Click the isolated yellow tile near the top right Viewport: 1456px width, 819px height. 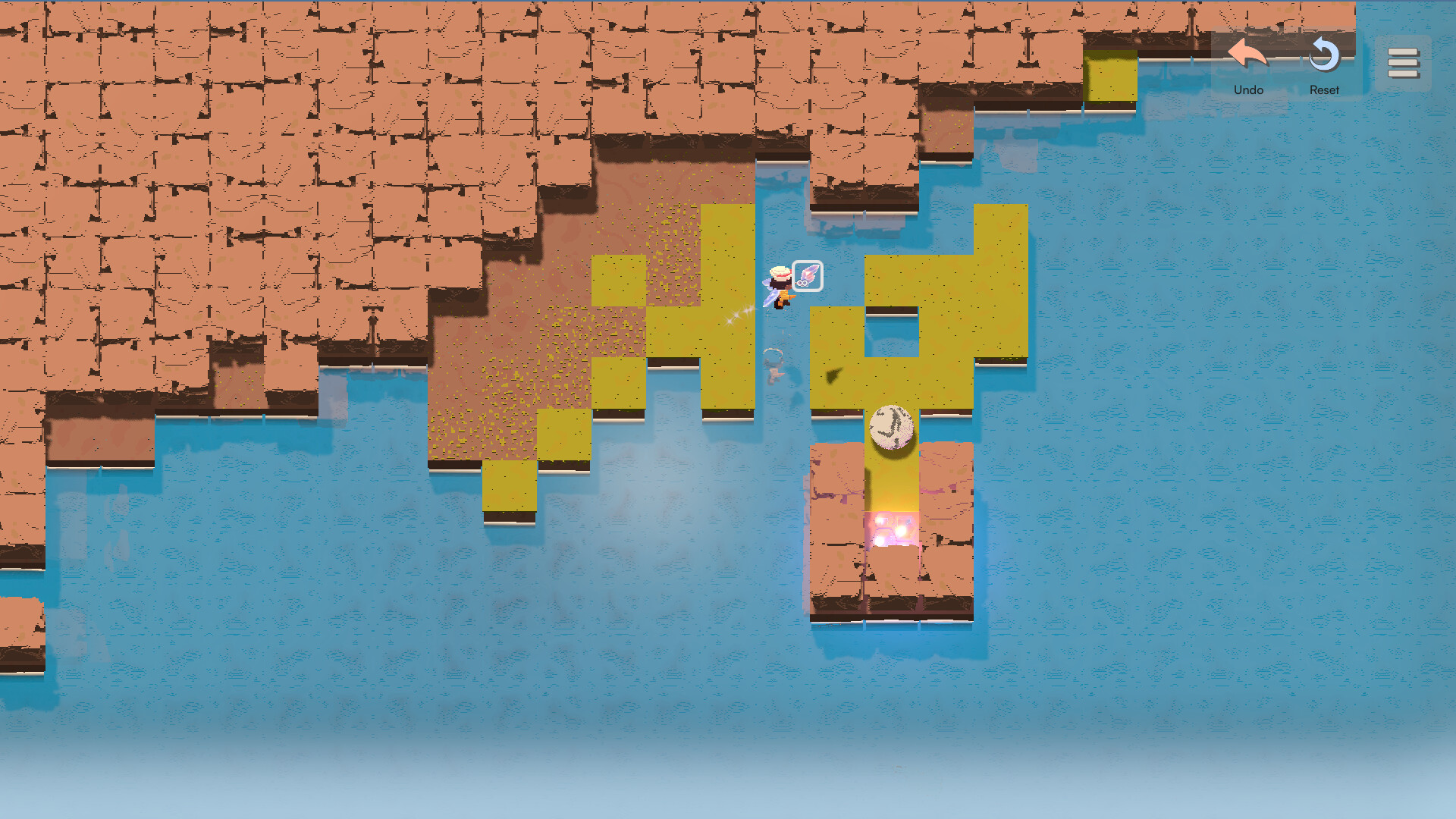[1110, 75]
